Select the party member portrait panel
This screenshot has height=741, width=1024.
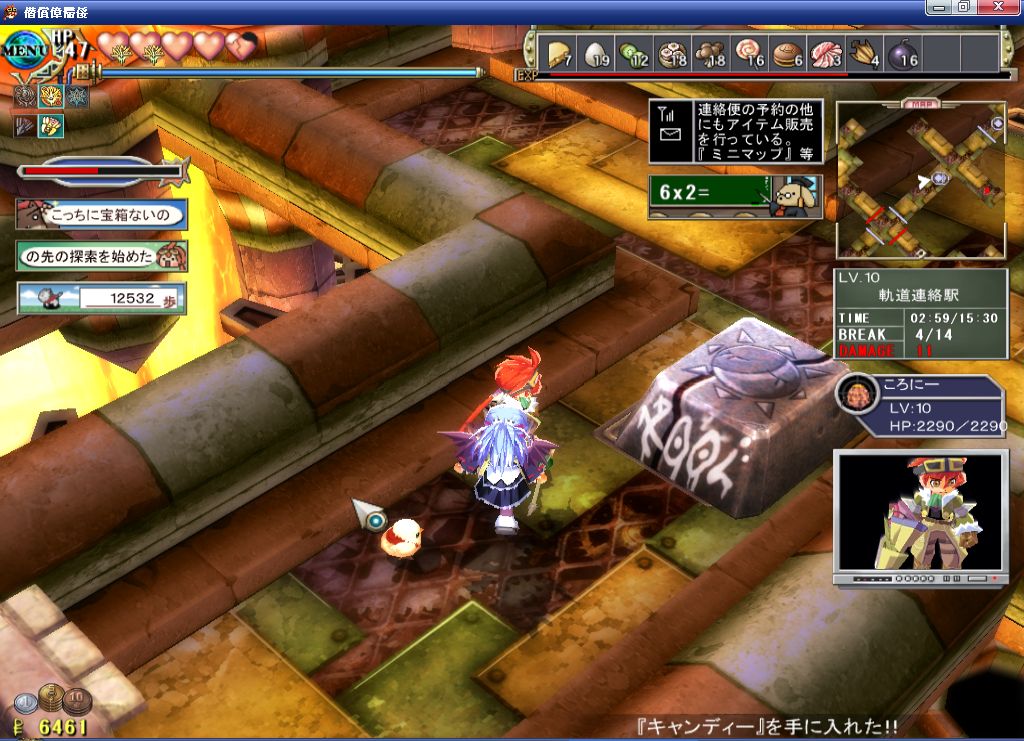coord(920,407)
